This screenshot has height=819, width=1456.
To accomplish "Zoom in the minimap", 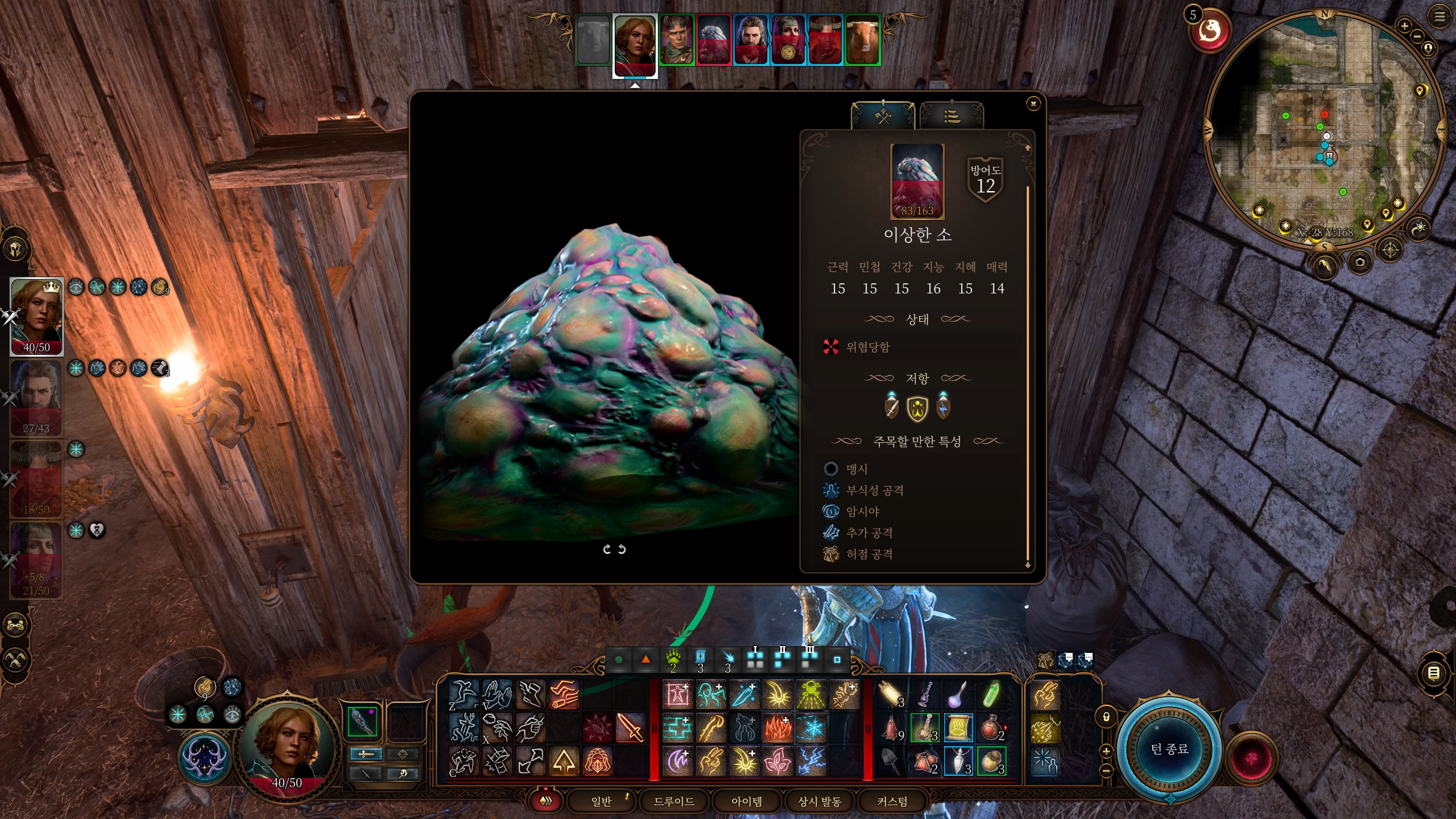I will [1404, 26].
